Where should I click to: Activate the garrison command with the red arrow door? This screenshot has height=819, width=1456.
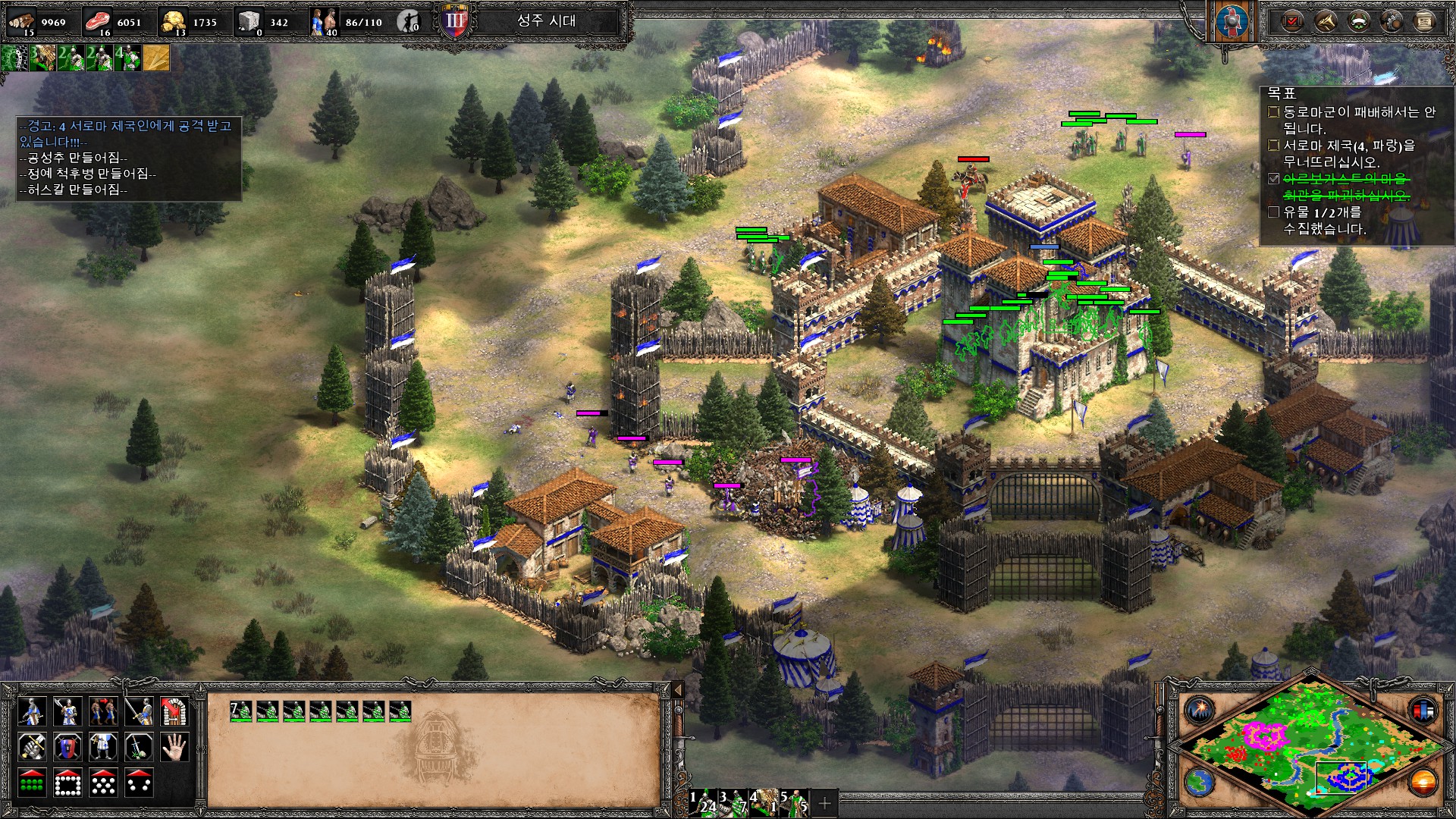(x=174, y=711)
